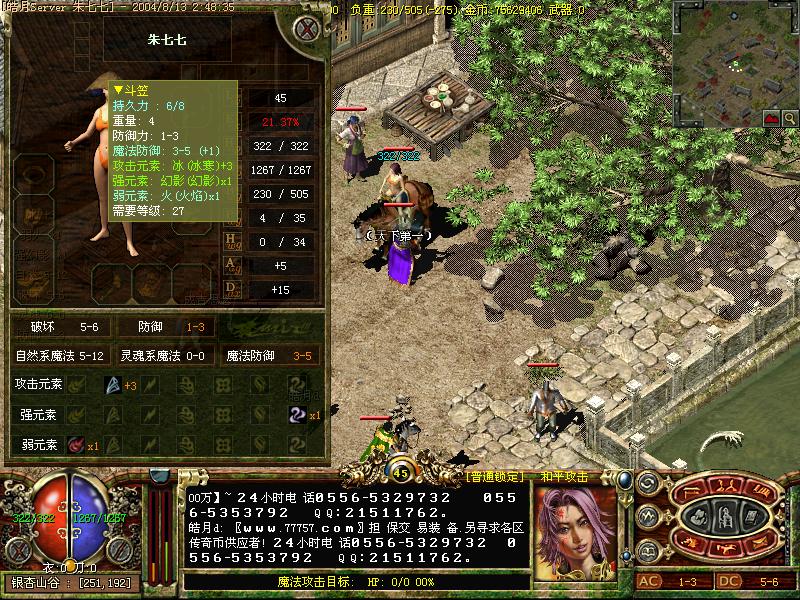800x600 pixels.
Task: Select the fire weak element icon
Action: click(x=76, y=444)
